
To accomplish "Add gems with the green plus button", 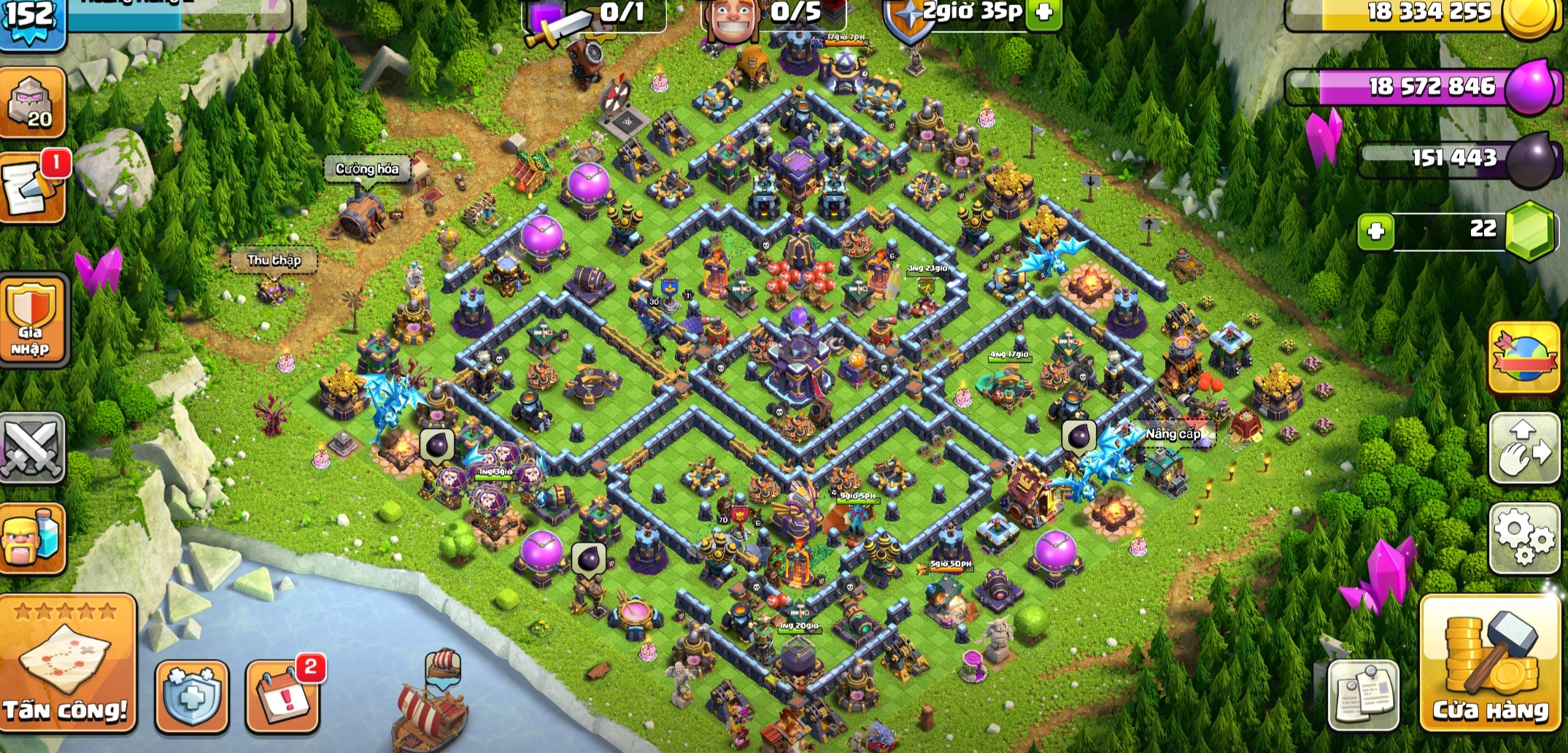I will coord(1376,231).
